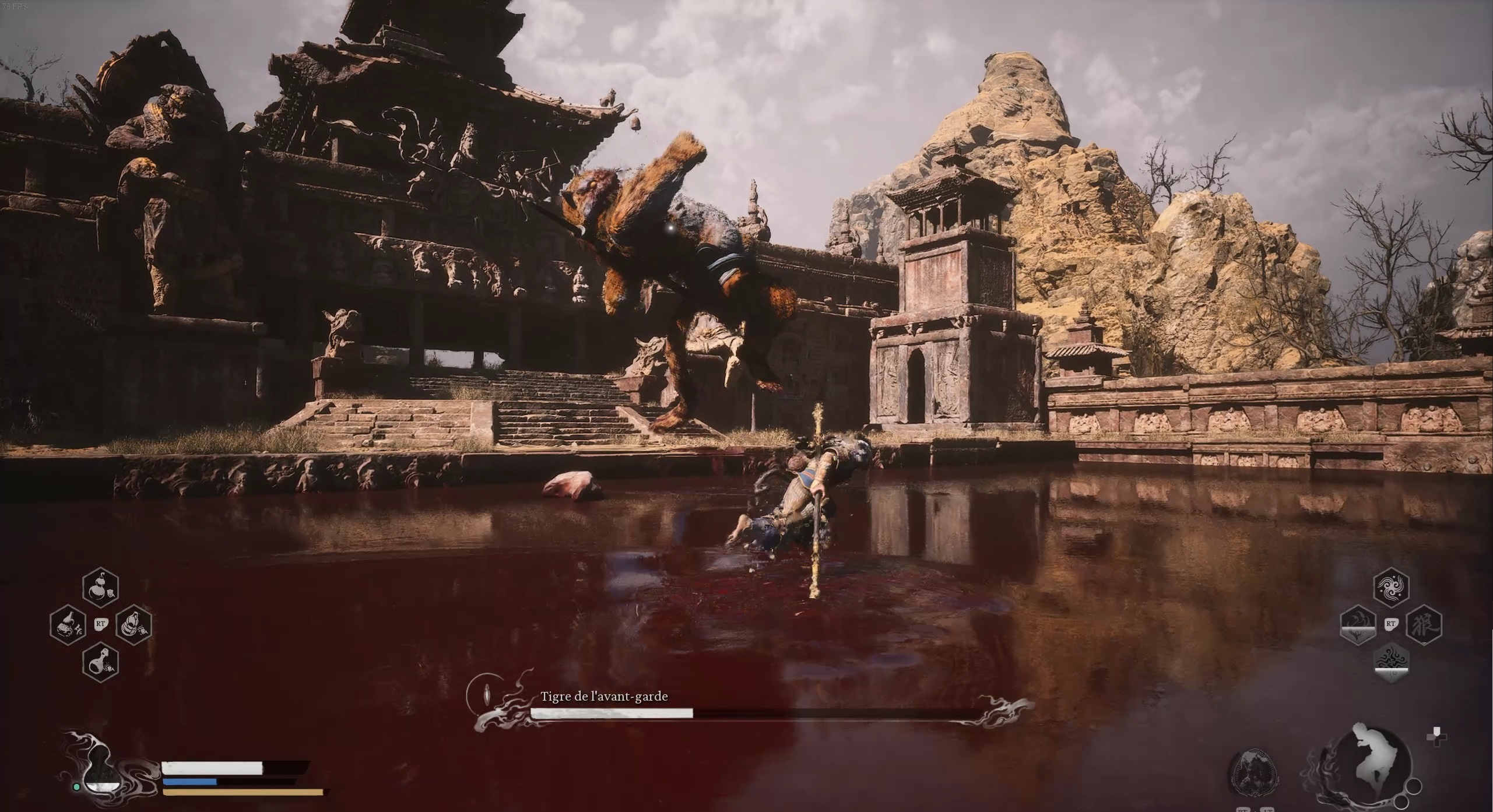Click the 78 FPS counter readout

pos(16,7)
